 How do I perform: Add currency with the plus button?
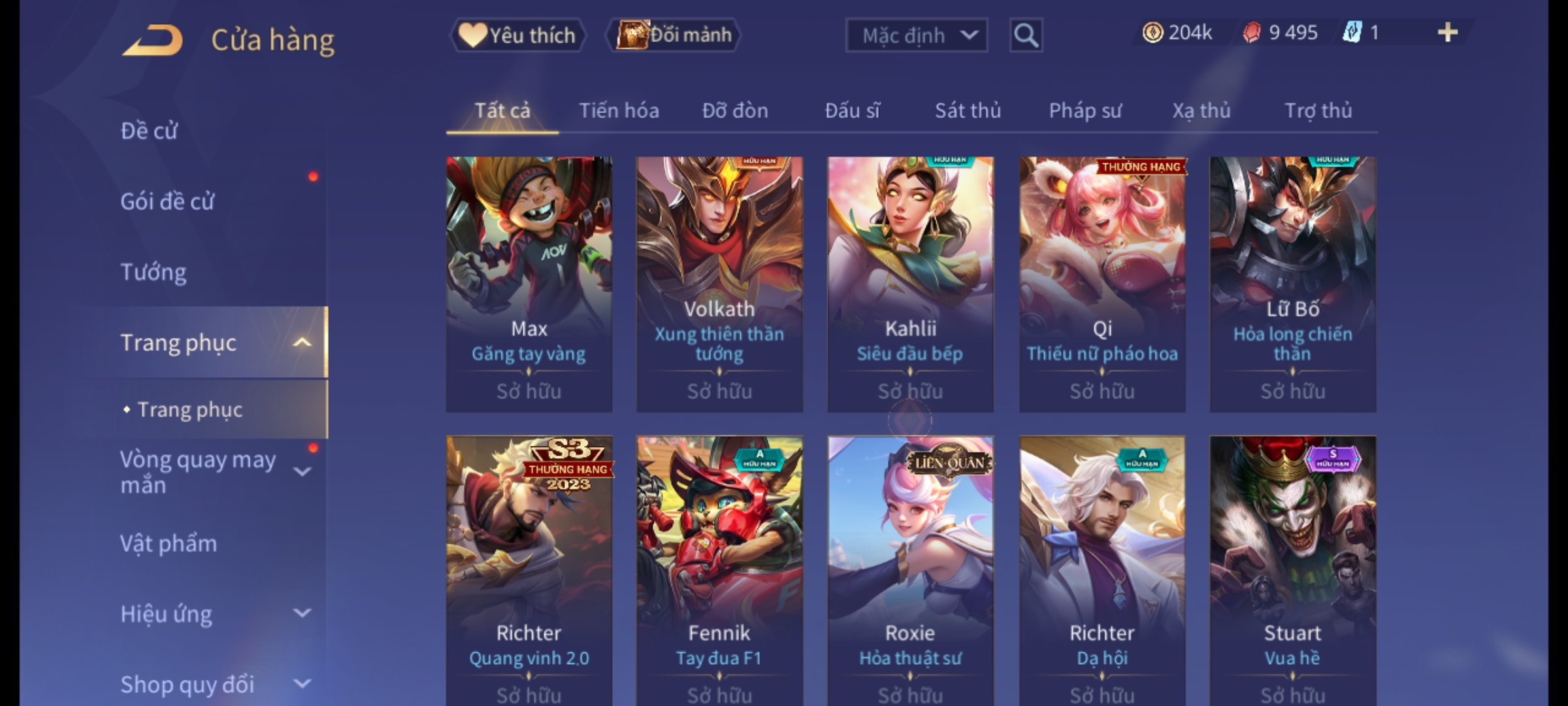1447,33
